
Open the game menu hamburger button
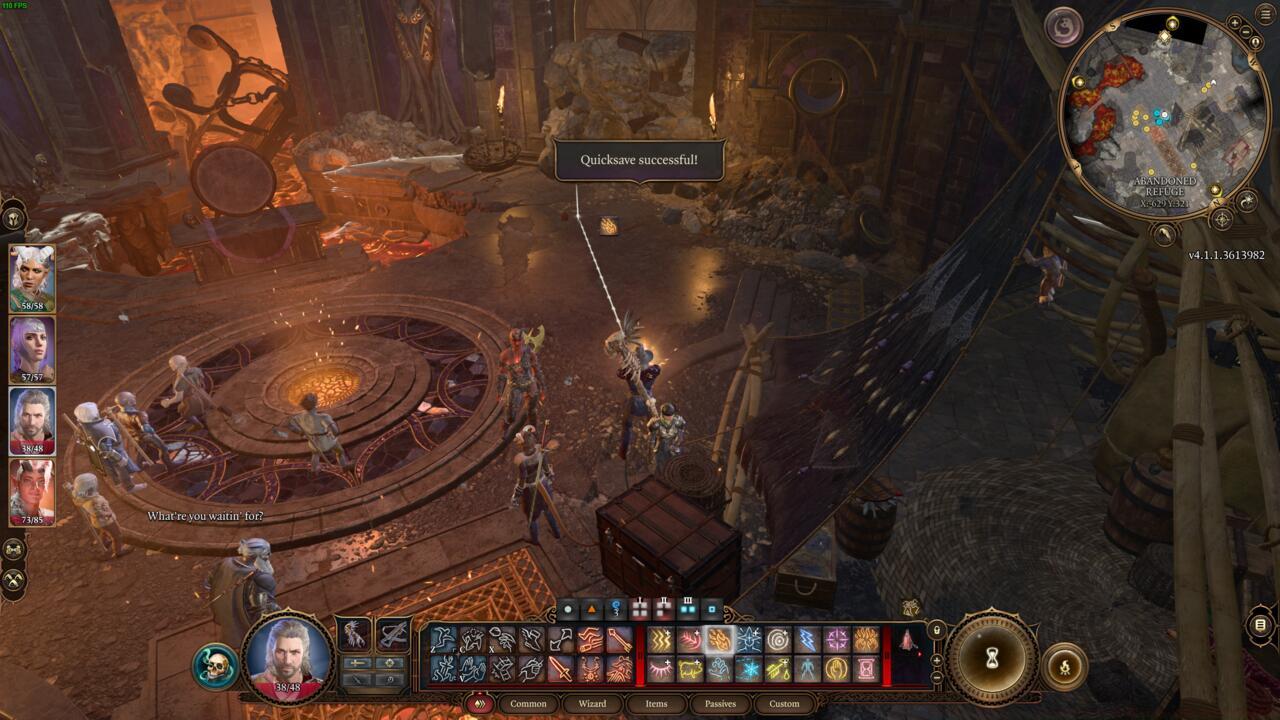1265,13
